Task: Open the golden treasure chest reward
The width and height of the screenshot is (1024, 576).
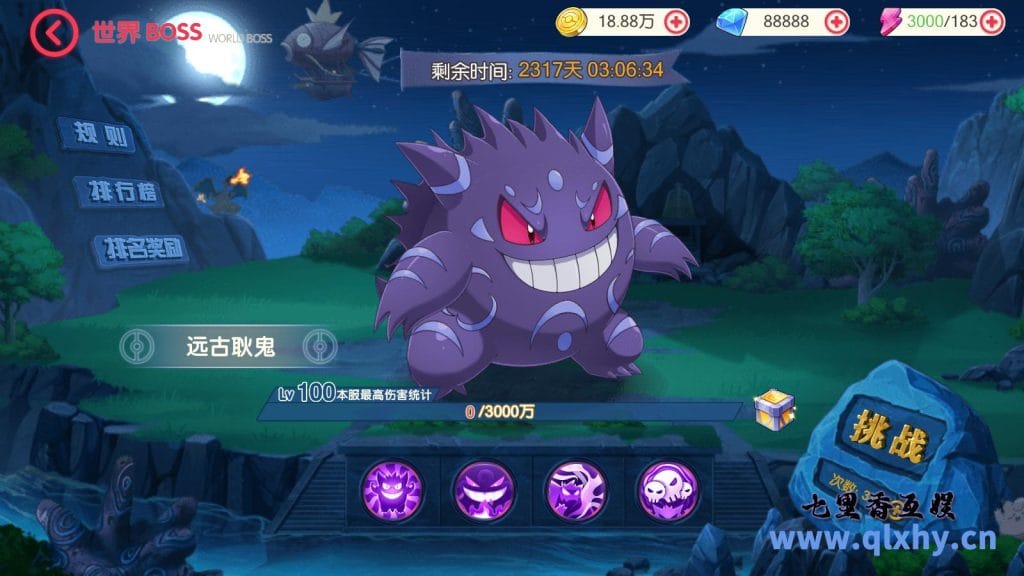Action: coord(775,409)
